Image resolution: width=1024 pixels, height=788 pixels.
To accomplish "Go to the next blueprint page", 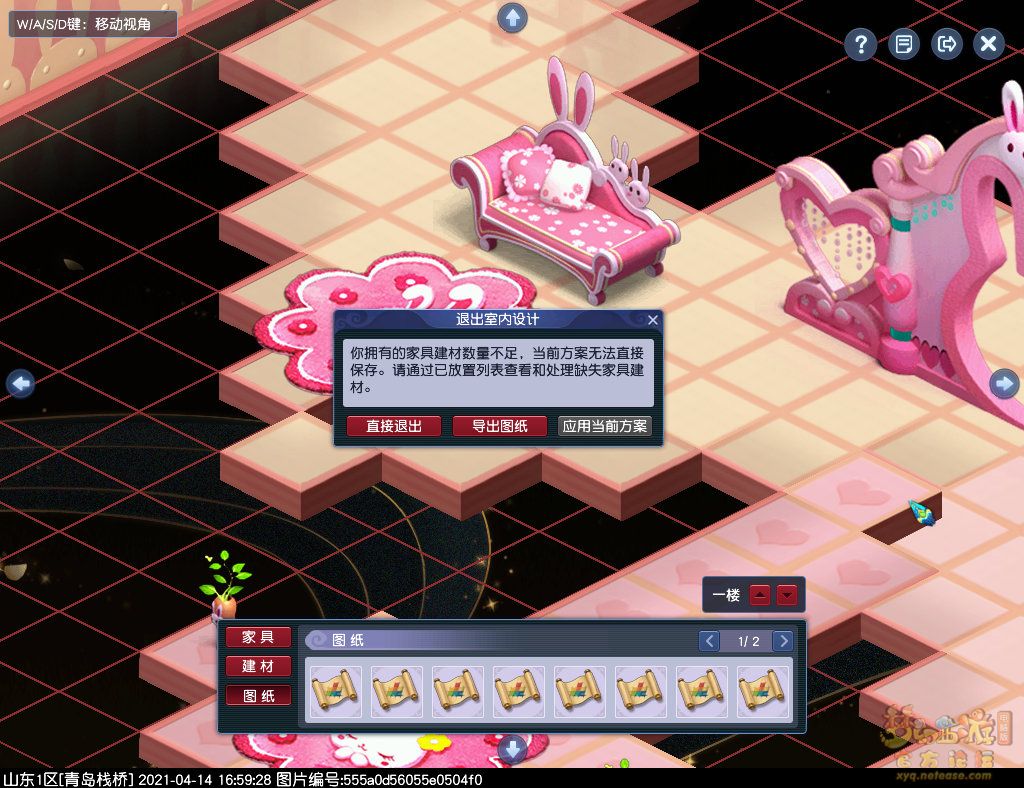I will 784,641.
